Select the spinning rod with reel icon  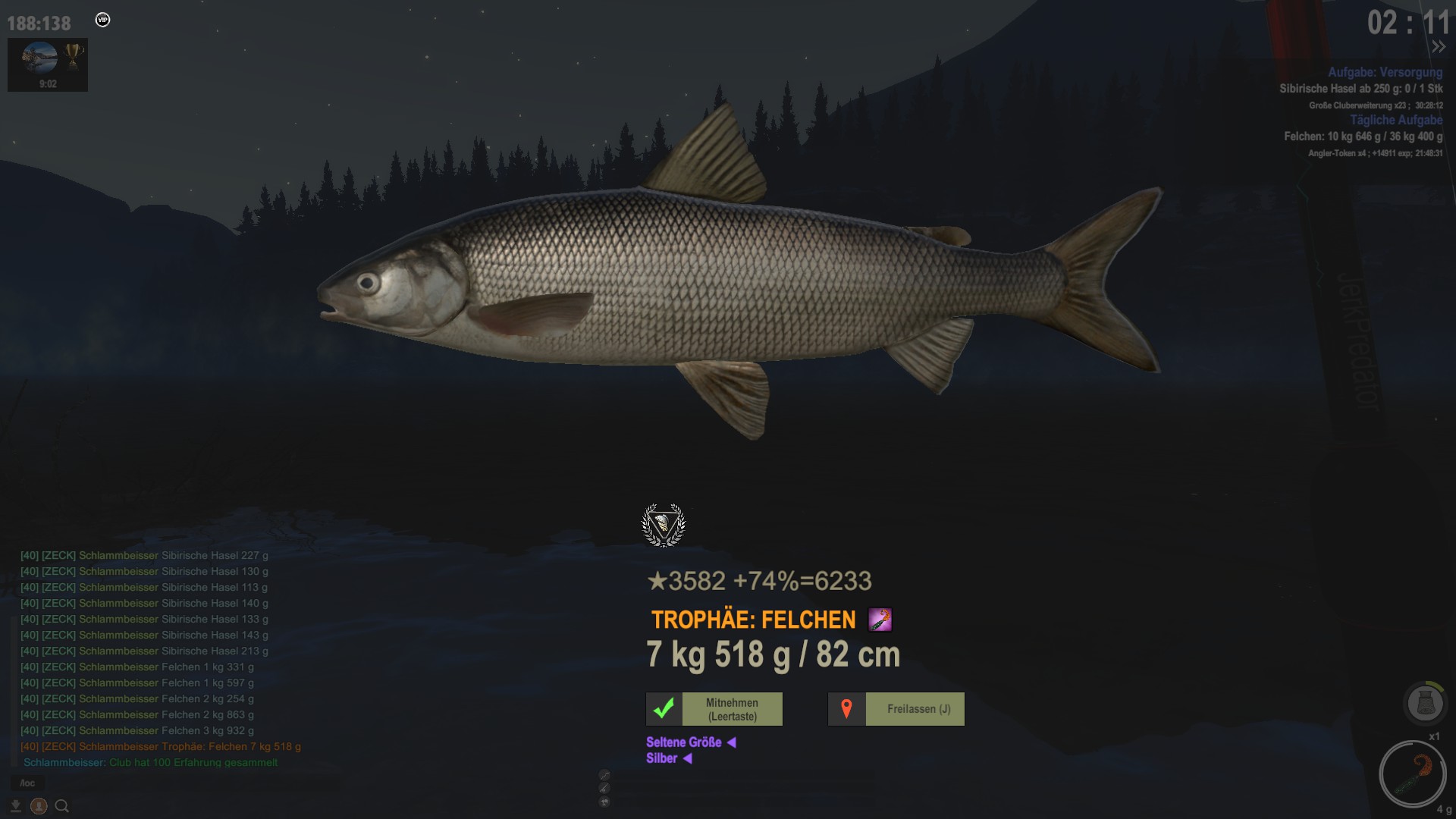(604, 789)
